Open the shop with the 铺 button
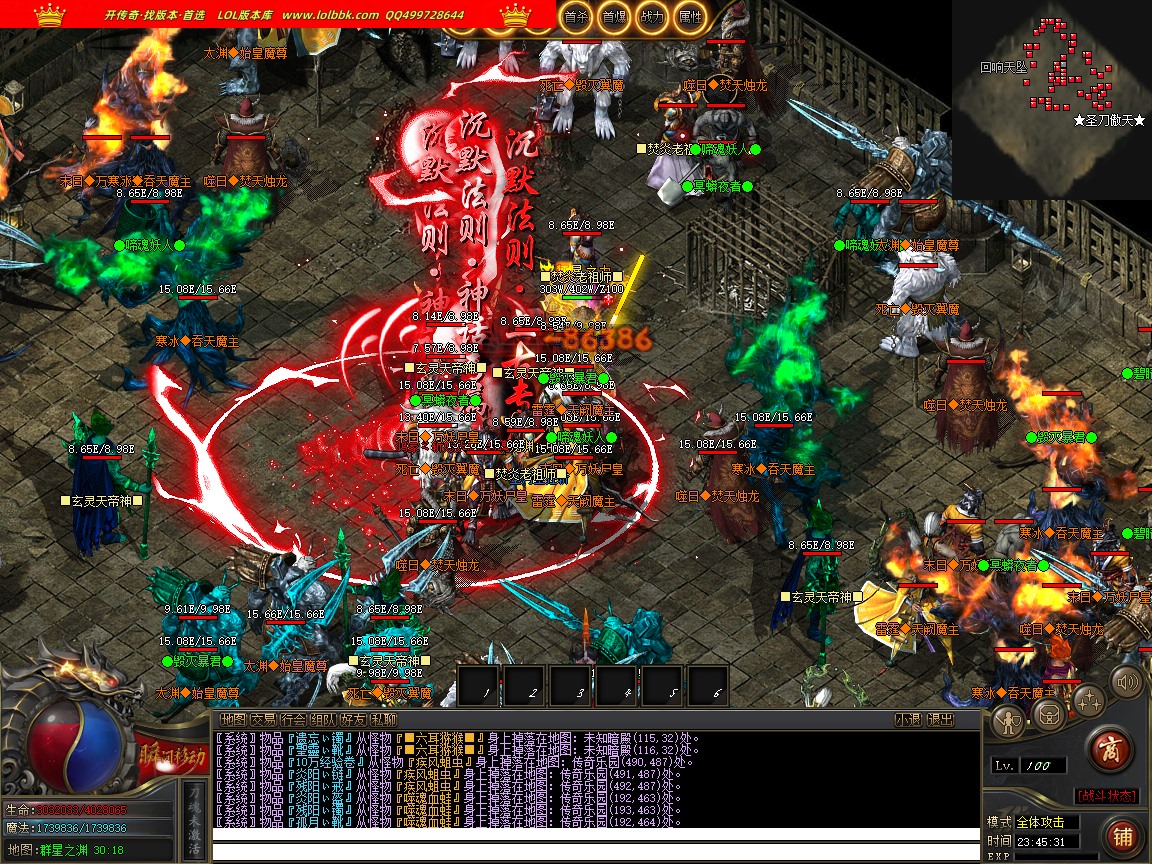The image size is (1152, 864). tap(1122, 835)
